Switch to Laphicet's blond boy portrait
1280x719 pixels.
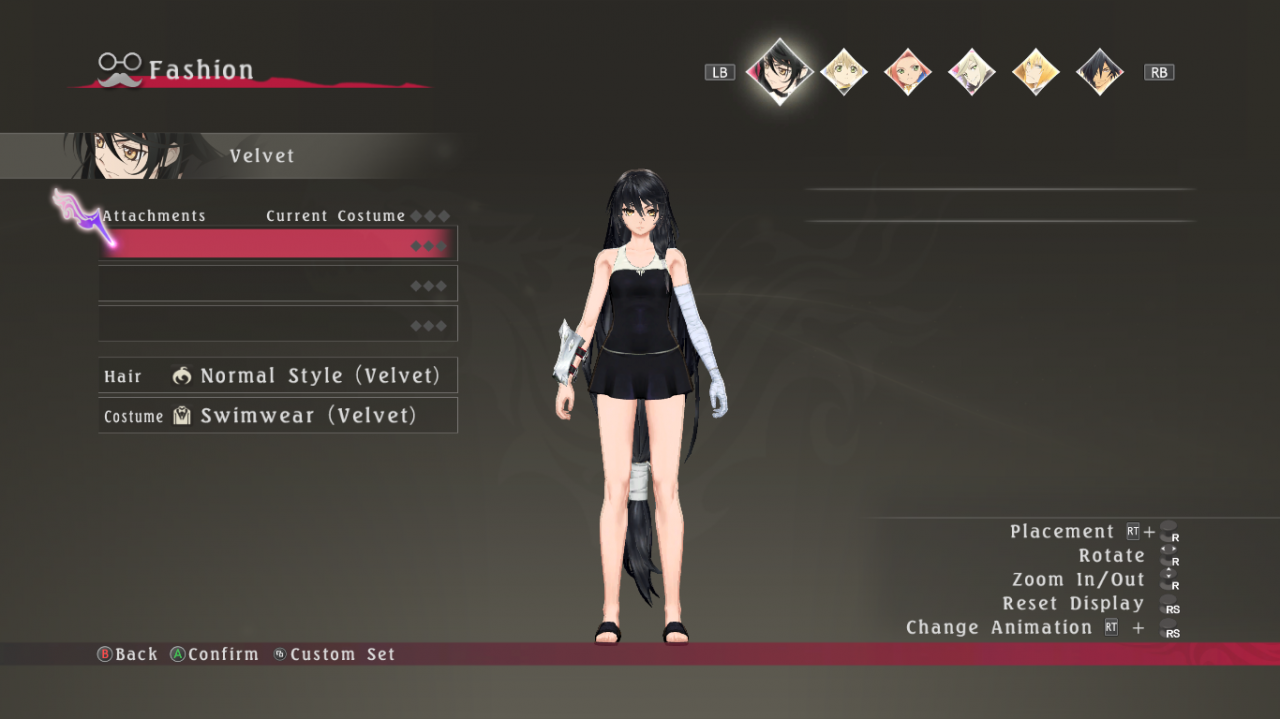843,72
